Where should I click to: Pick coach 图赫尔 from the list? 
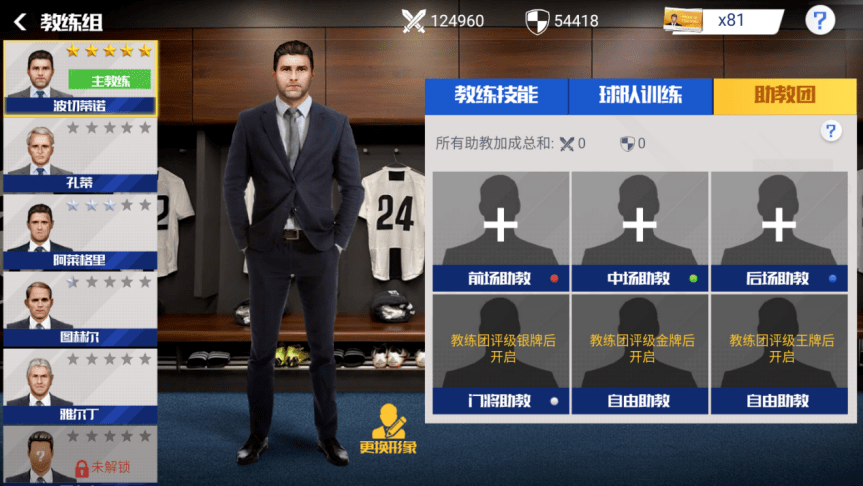pyautogui.click(x=79, y=310)
